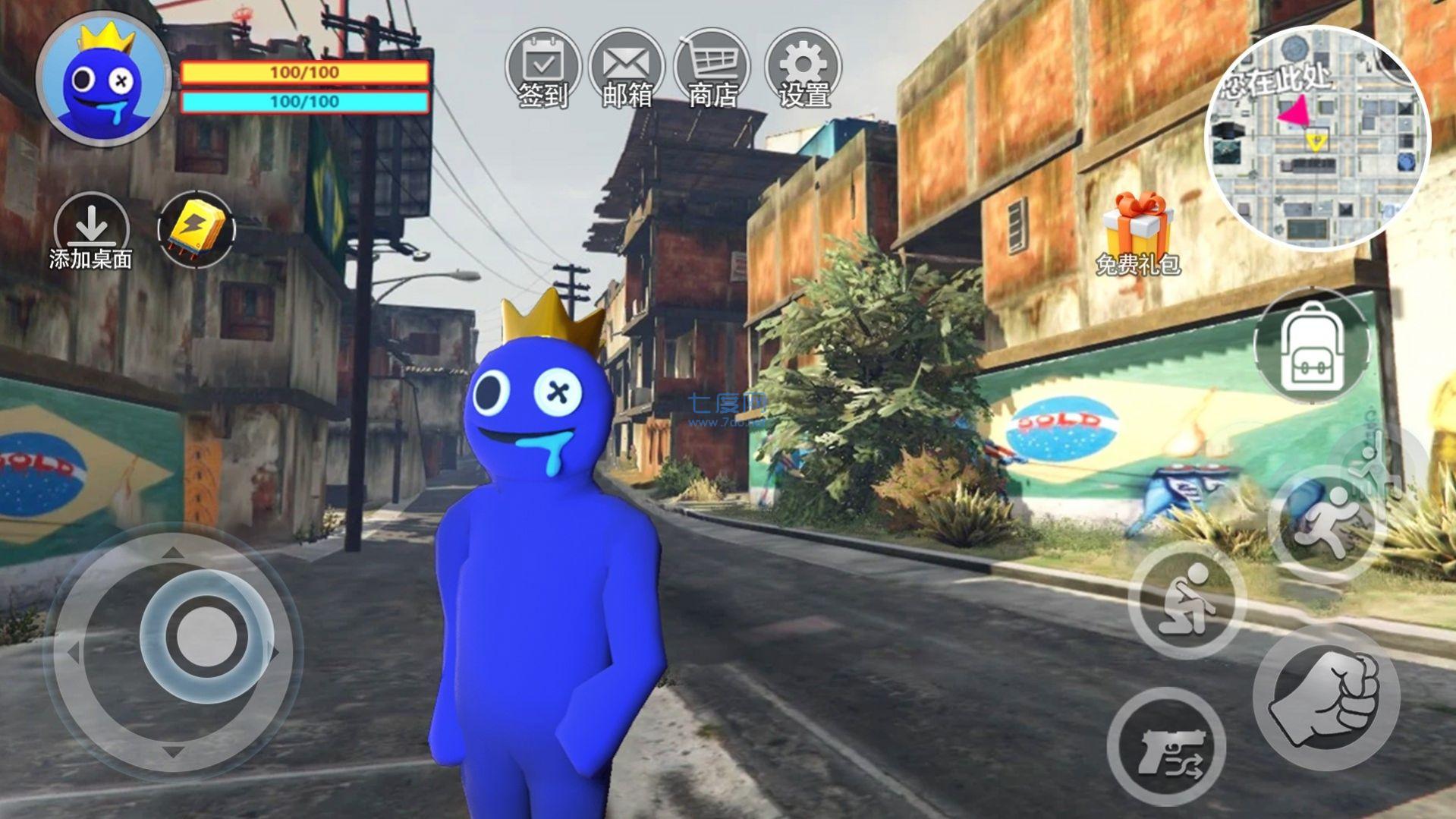Open the 签到 daily sign-in calendar
The image size is (1456, 819).
pos(542,68)
